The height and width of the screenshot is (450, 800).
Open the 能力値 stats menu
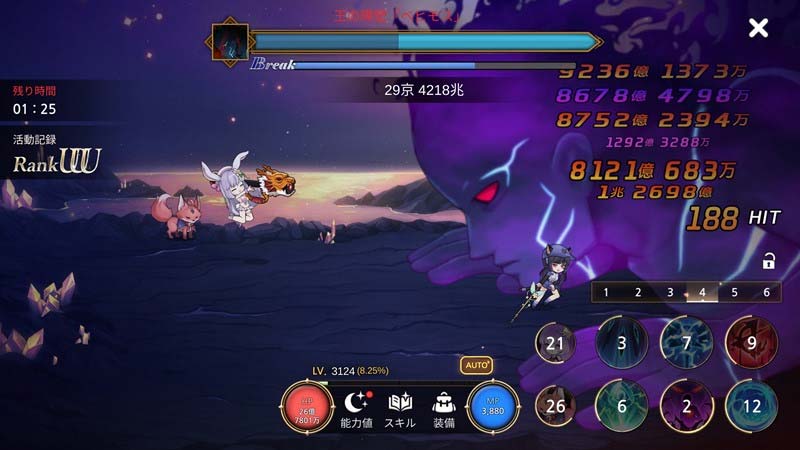pos(357,409)
